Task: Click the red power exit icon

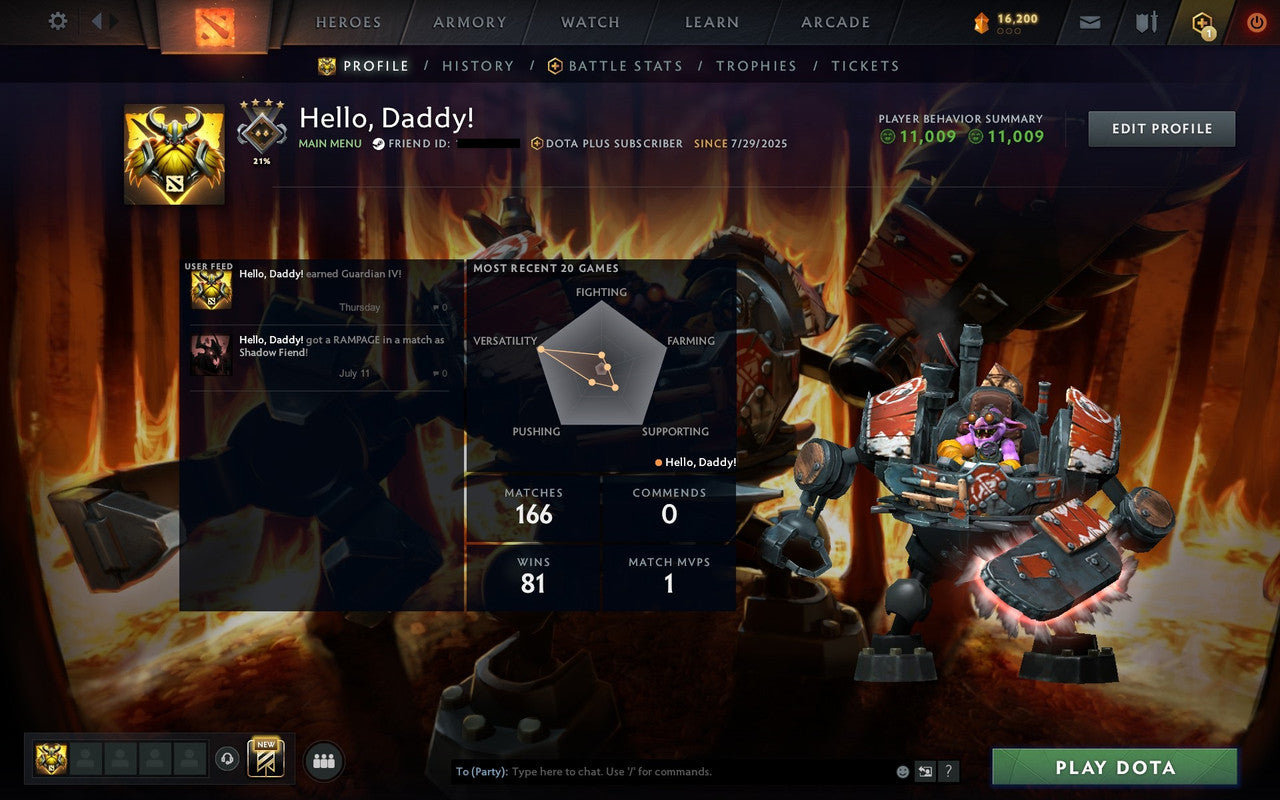Action: coord(1256,21)
